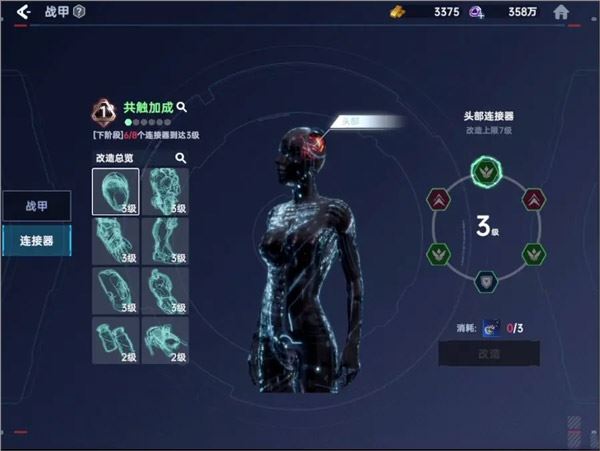This screenshot has height=451, width=600.
Task: Select the 连接器 tab
Action: pos(36,241)
